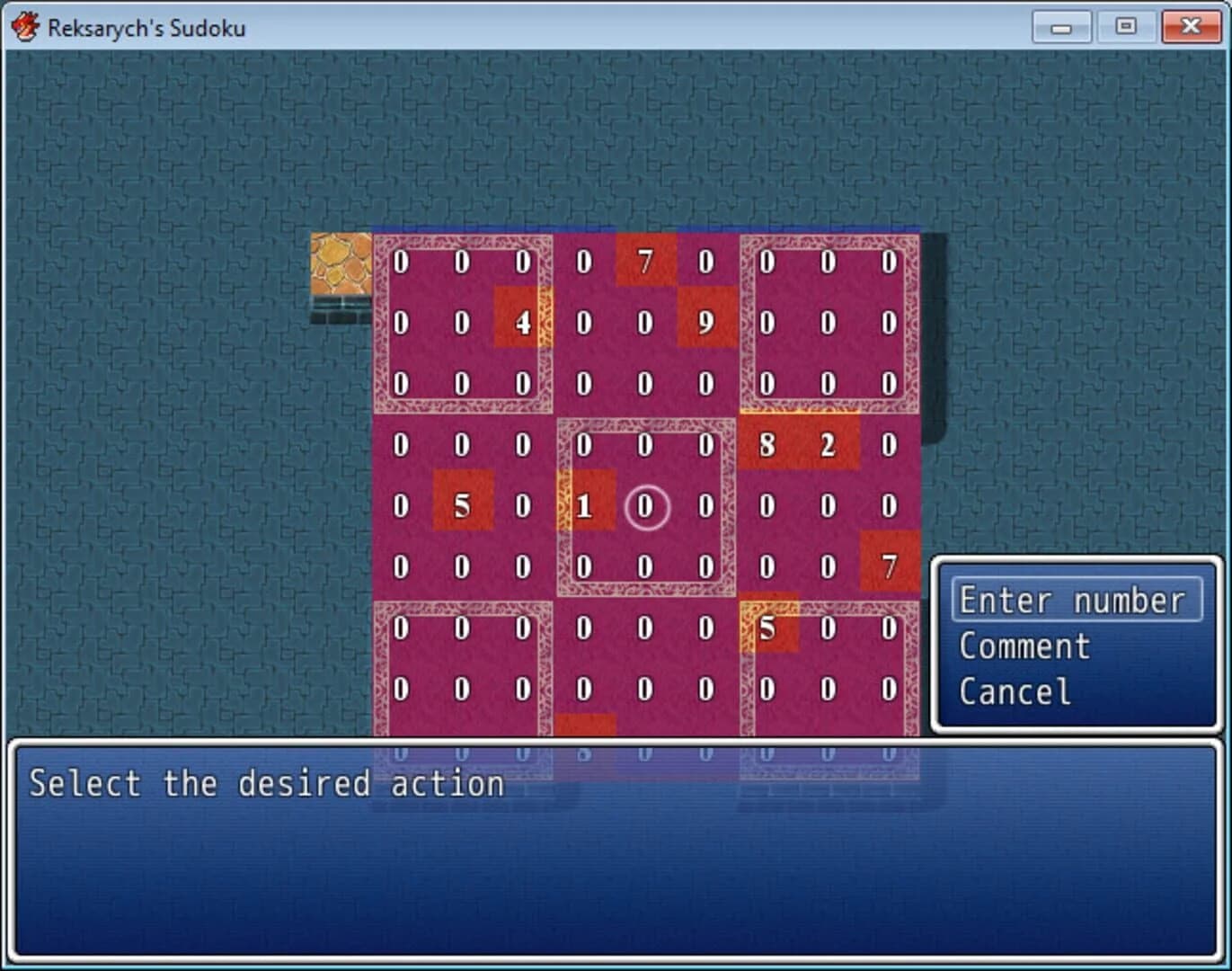Select the cell showing 9 in the top-middle box

pos(705,324)
